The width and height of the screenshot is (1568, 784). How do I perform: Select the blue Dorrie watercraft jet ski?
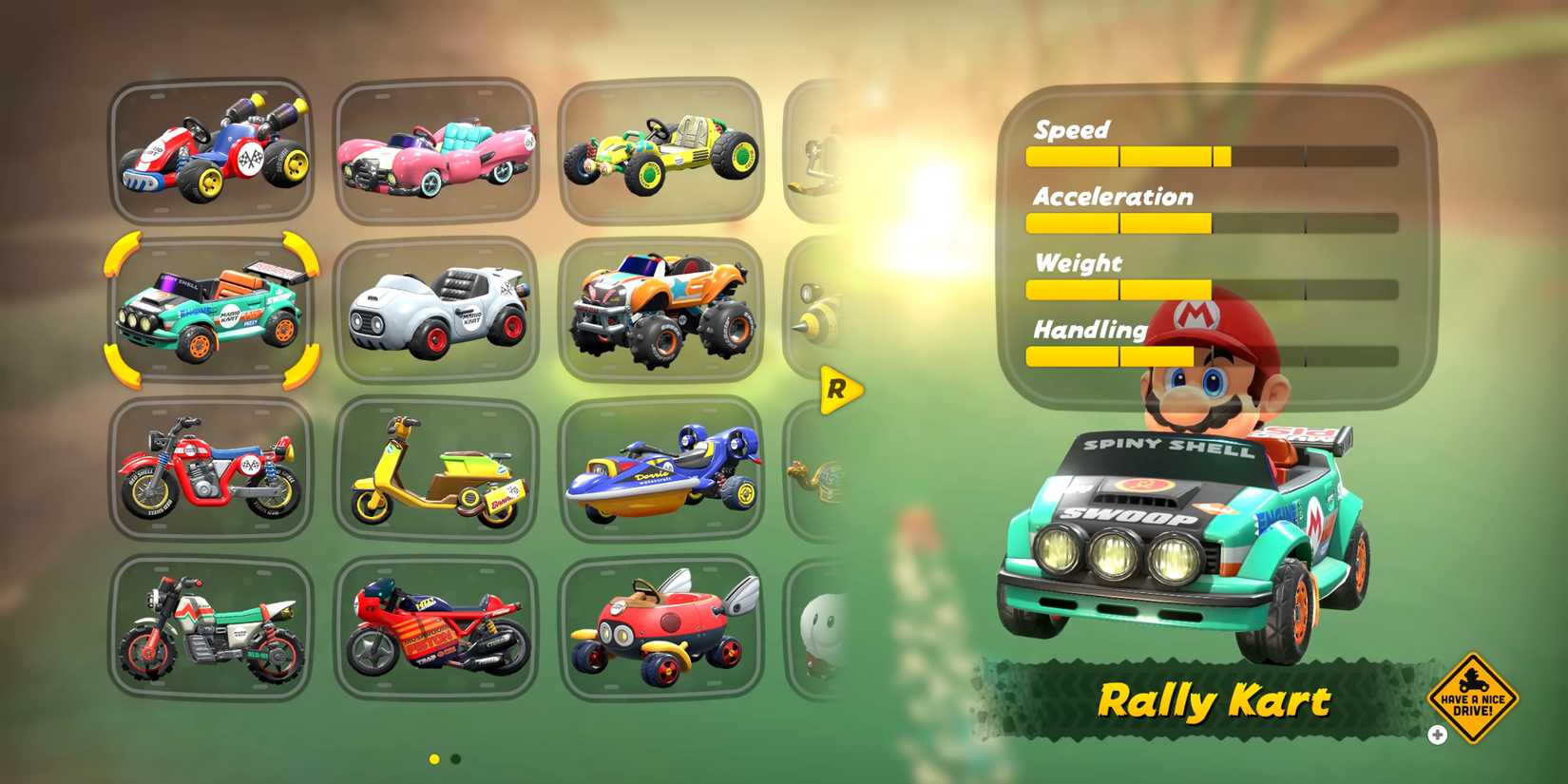click(x=662, y=470)
